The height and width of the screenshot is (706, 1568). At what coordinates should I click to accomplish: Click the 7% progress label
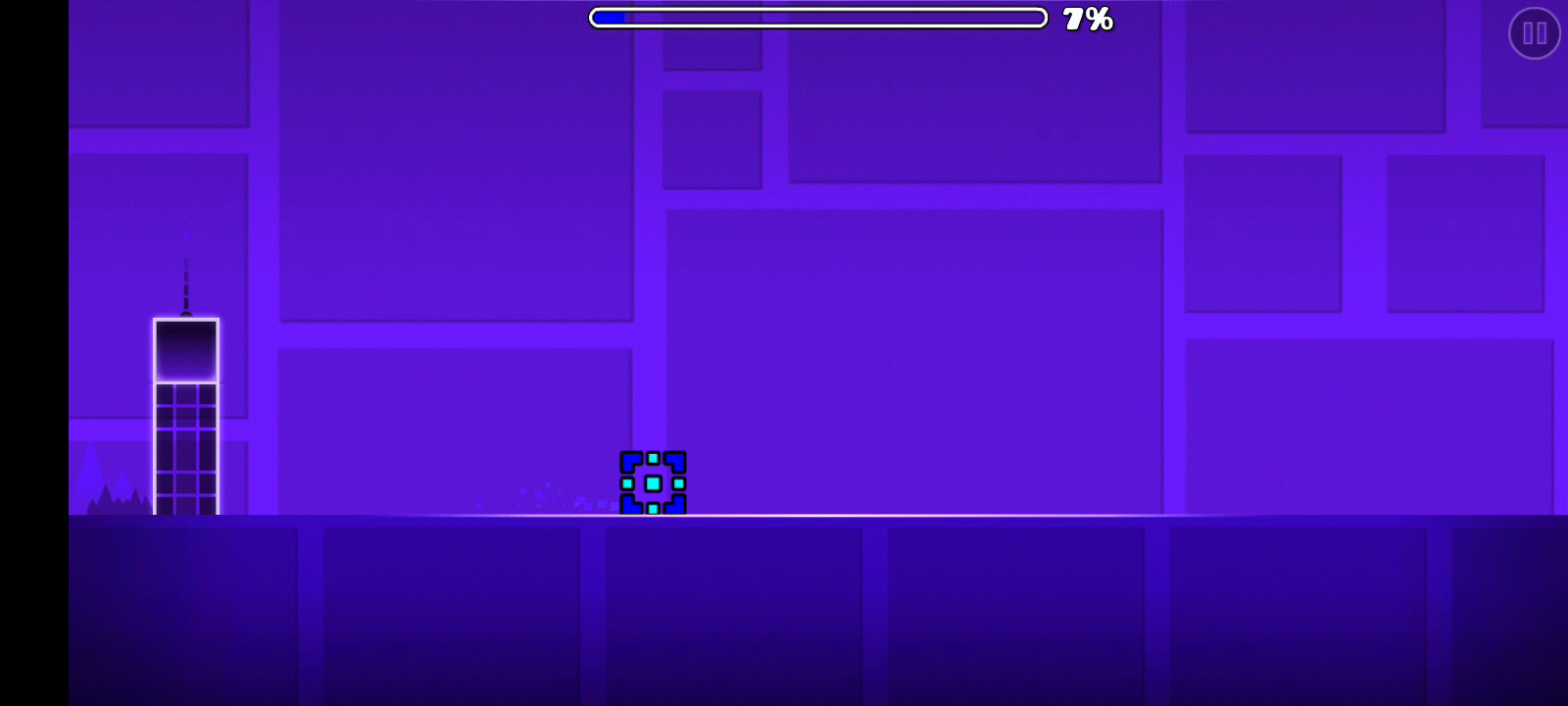point(1088,18)
